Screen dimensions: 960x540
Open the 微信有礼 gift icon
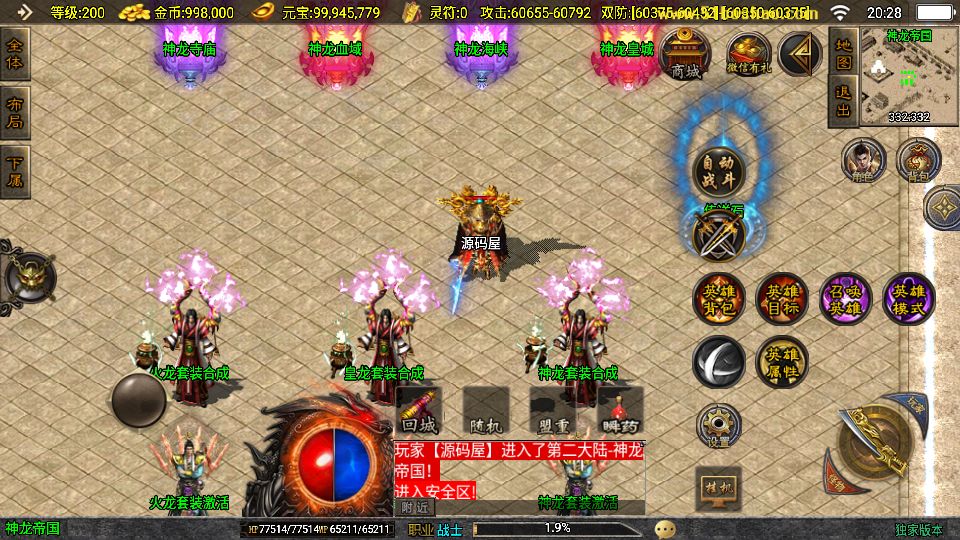click(748, 54)
